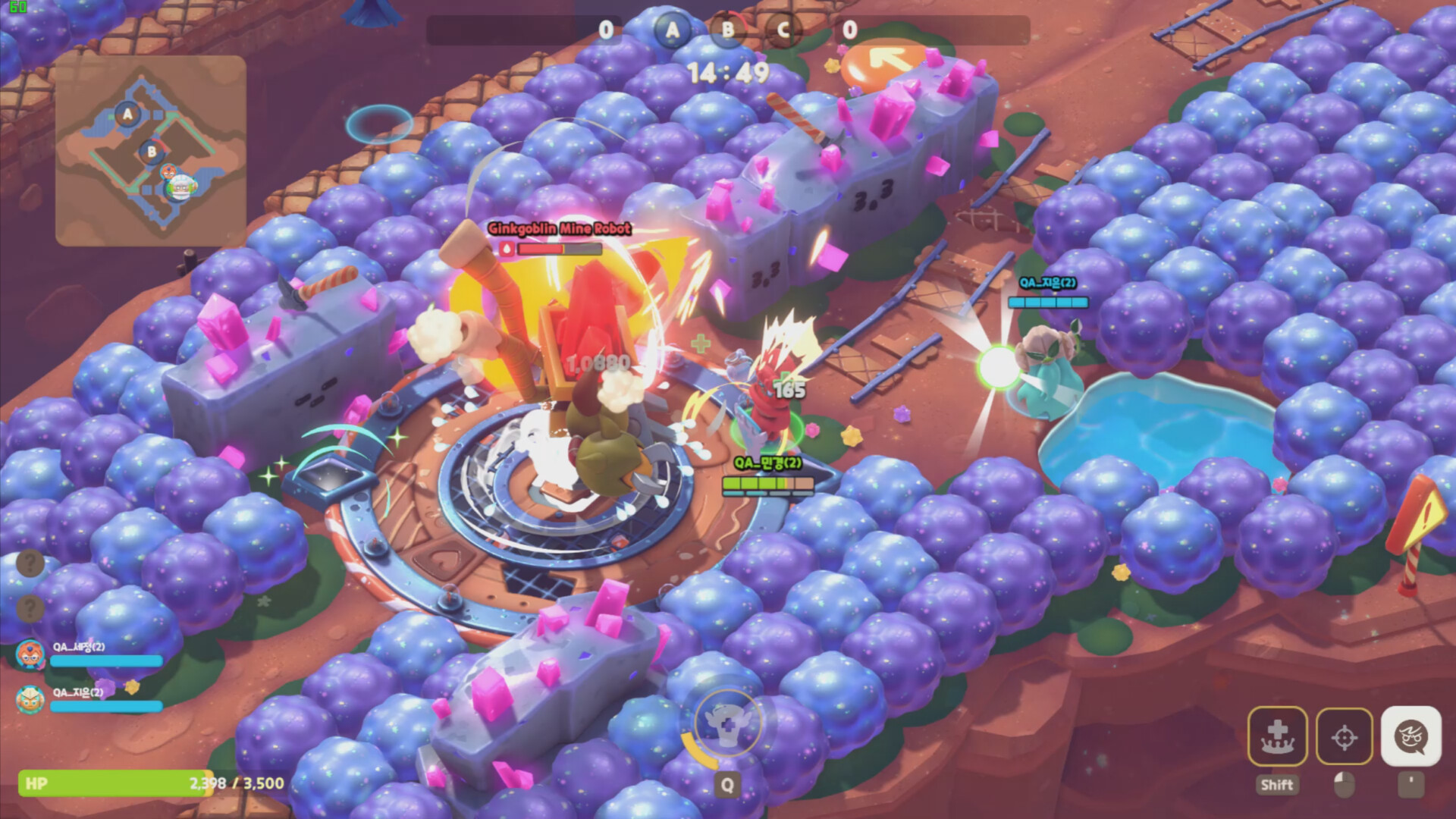1456x819 pixels.
Task: Select the crown heal skill bound to Shift
Action: pos(1278,736)
